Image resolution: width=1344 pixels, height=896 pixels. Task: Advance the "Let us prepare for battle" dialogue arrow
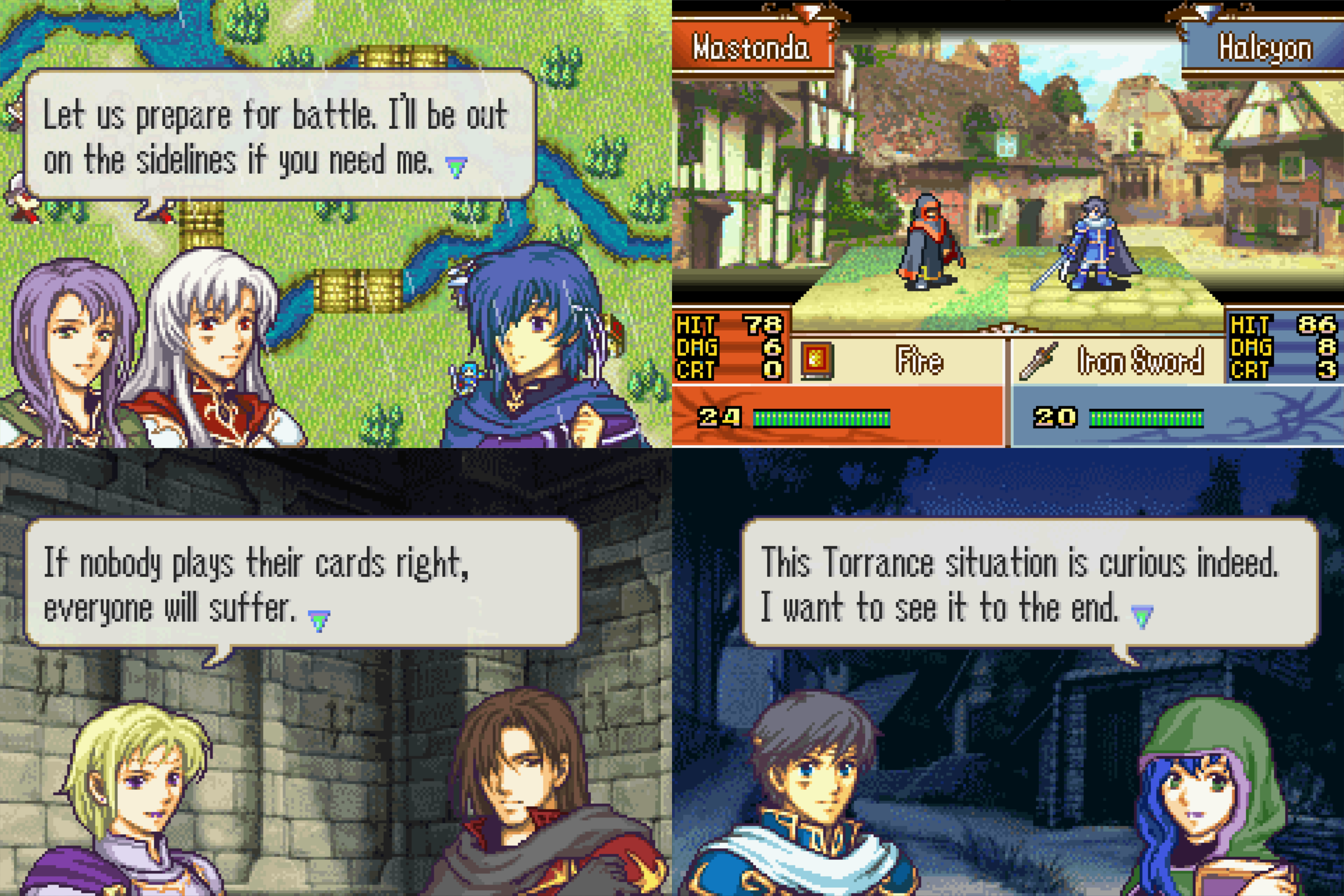(456, 168)
